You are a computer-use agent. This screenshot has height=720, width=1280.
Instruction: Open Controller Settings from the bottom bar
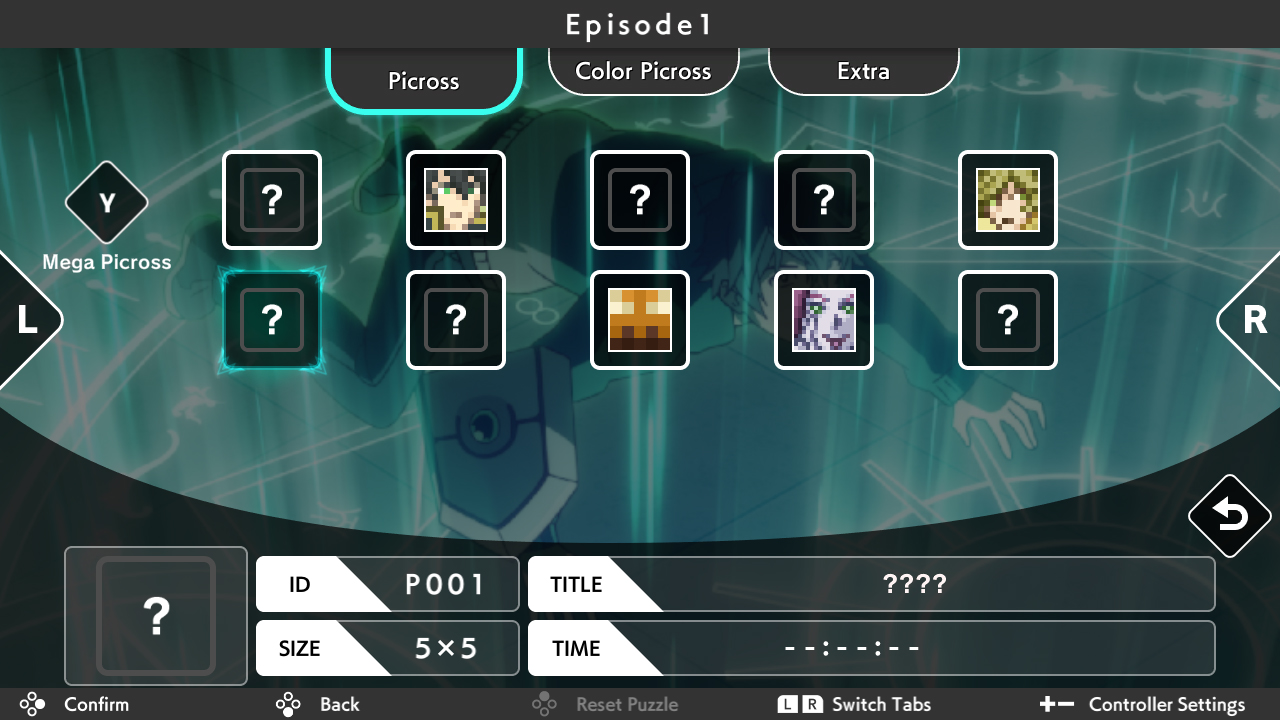(x=1166, y=704)
